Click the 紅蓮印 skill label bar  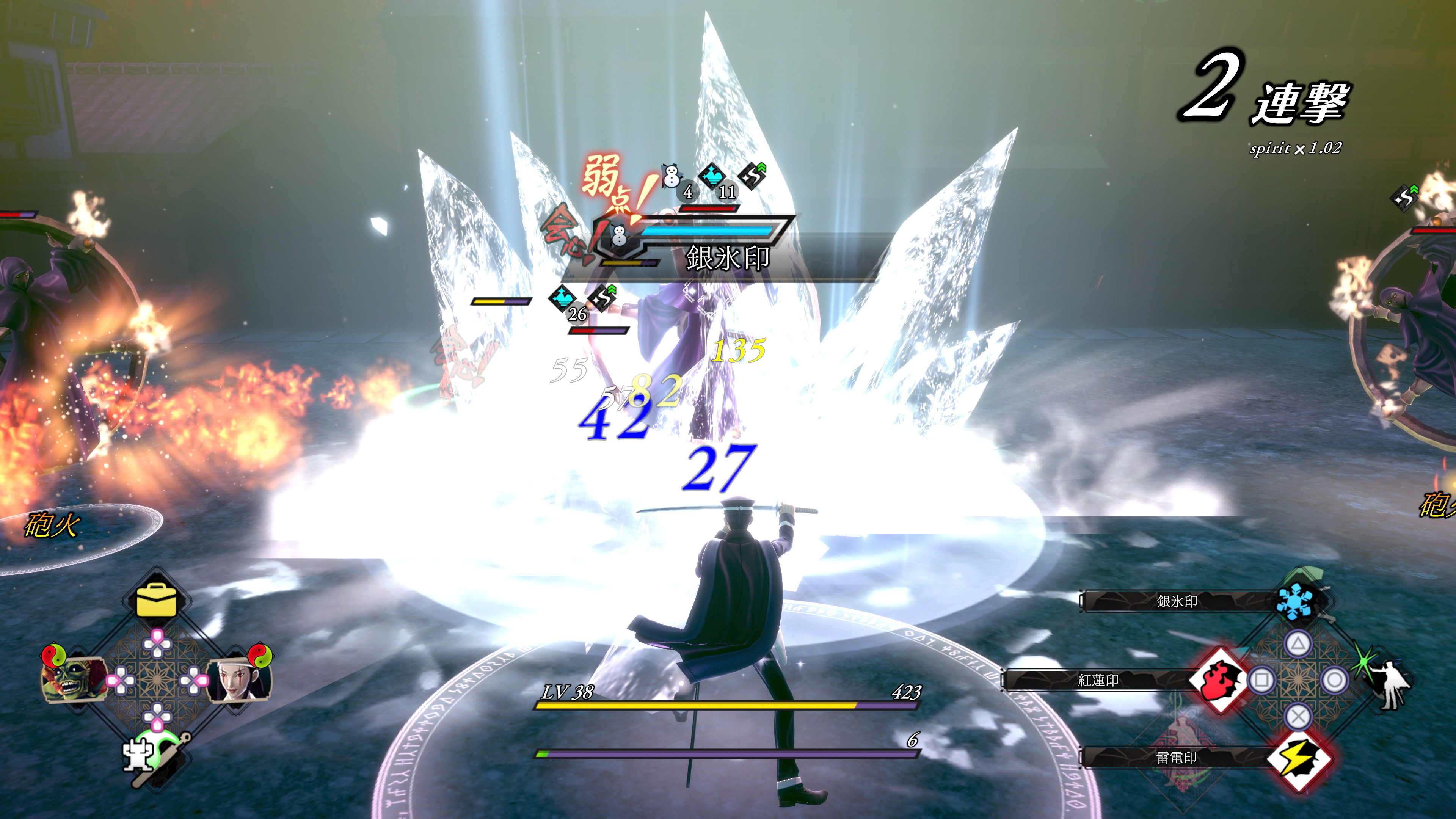1098,681
